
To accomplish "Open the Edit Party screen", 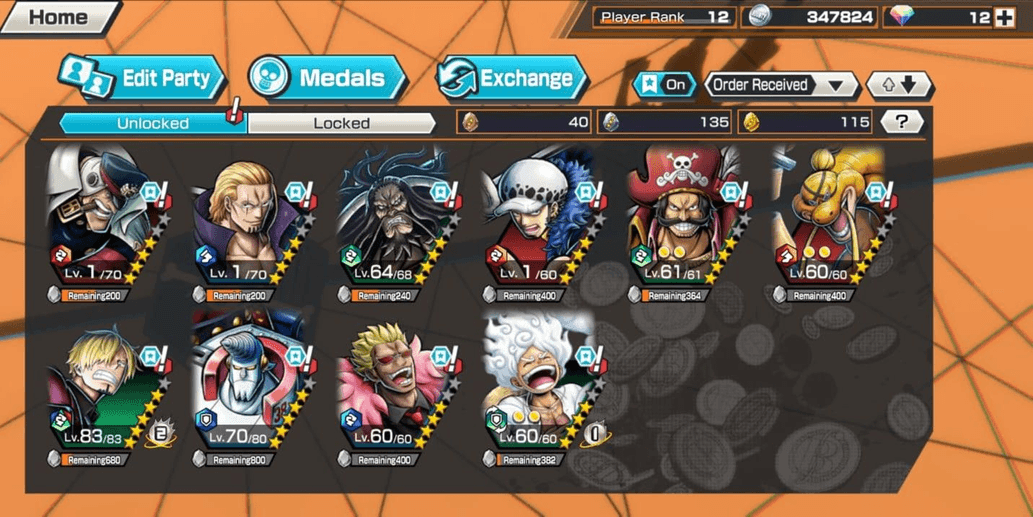I will [x=143, y=79].
